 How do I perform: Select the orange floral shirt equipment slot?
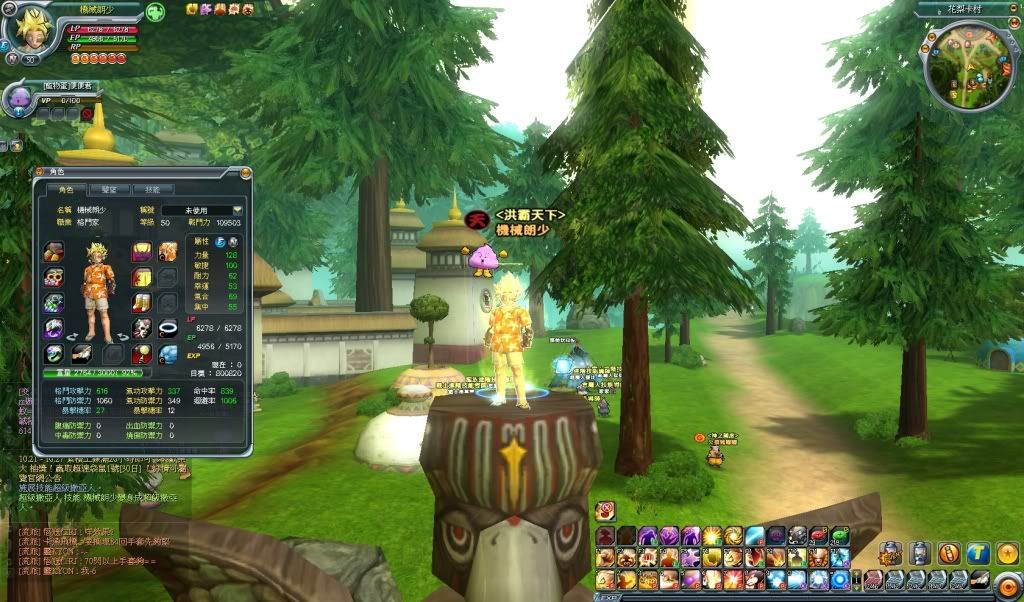168,251
